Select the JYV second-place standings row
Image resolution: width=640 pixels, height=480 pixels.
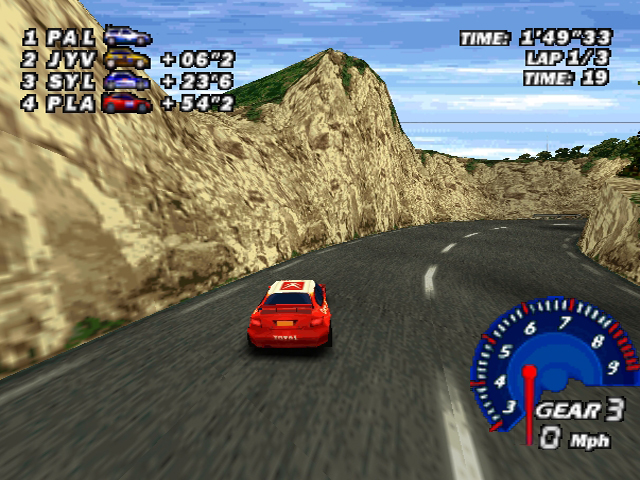point(128,59)
